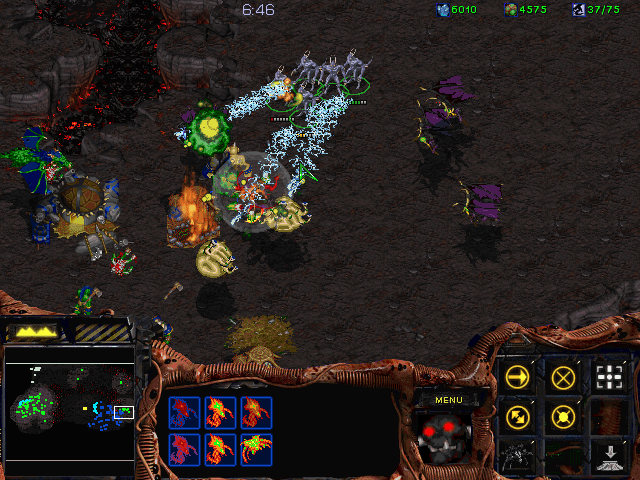This screenshot has width=640, height=480.
Task: Select the creature morph icon in command card
Action: [x=518, y=455]
